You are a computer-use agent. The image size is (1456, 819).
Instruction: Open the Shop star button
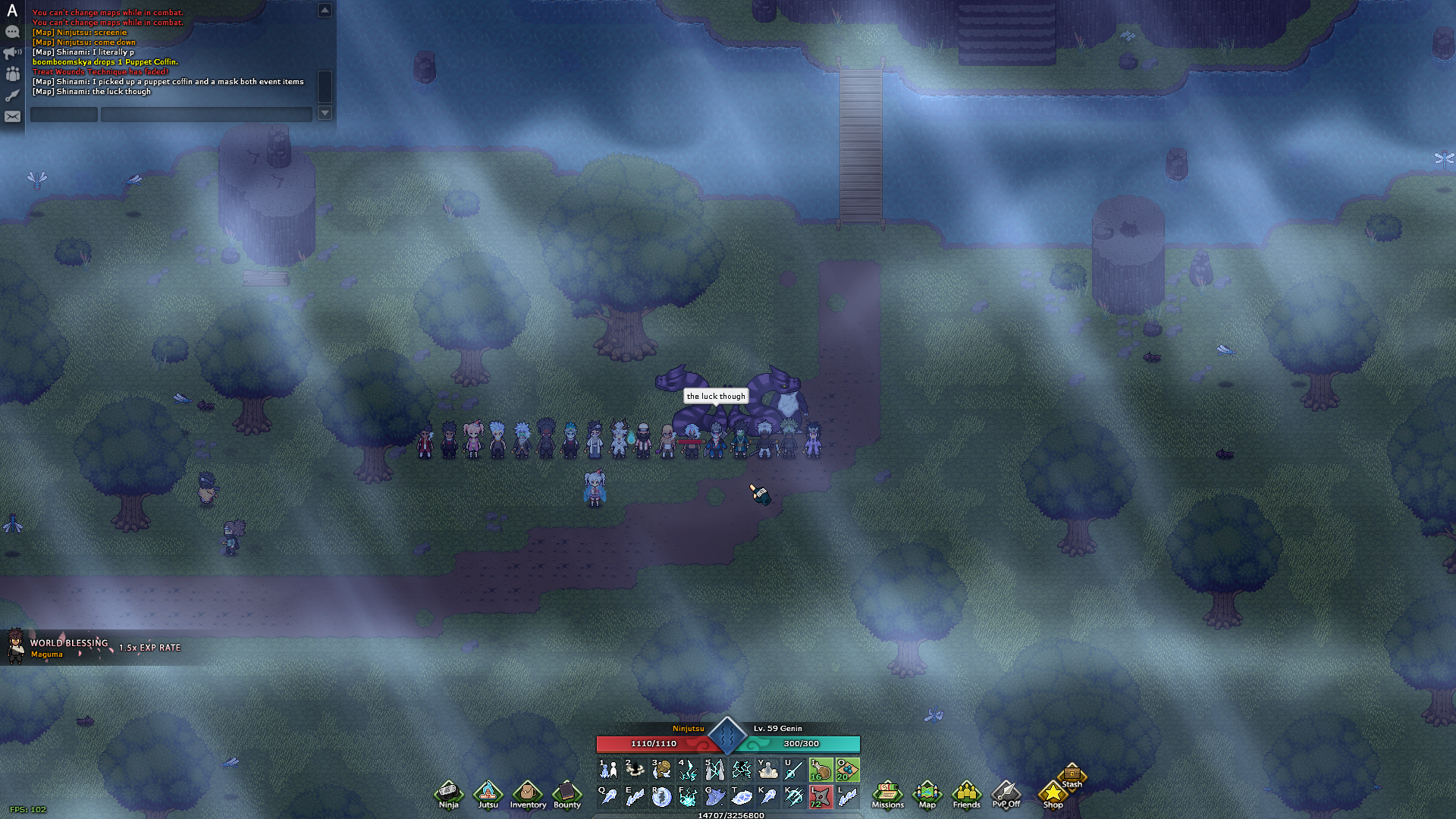(1053, 795)
